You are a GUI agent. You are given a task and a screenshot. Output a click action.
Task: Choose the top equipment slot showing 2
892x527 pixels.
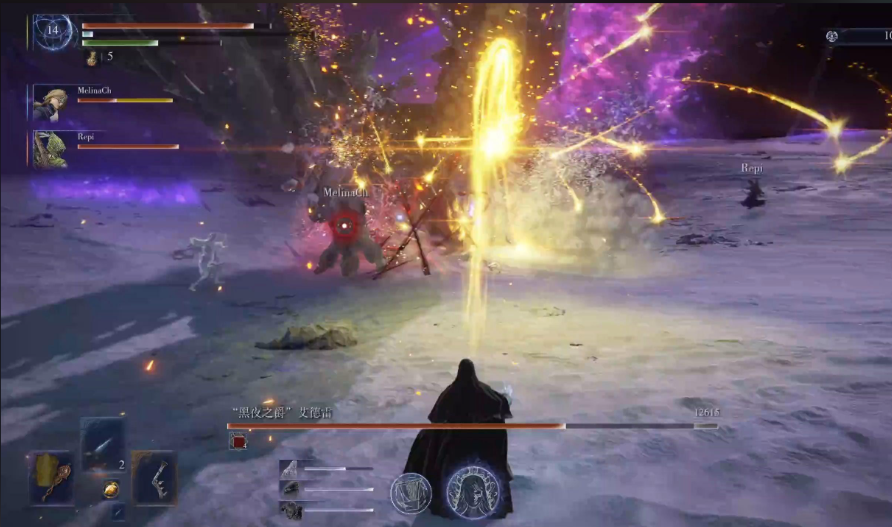pyautogui.click(x=103, y=443)
